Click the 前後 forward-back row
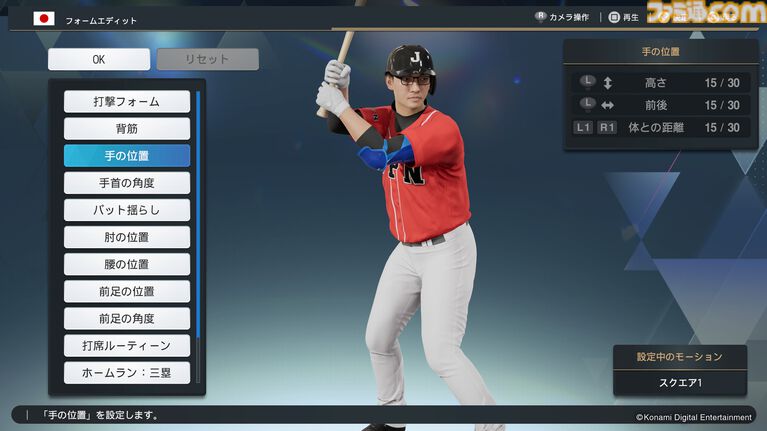767x431 pixels. click(660, 105)
